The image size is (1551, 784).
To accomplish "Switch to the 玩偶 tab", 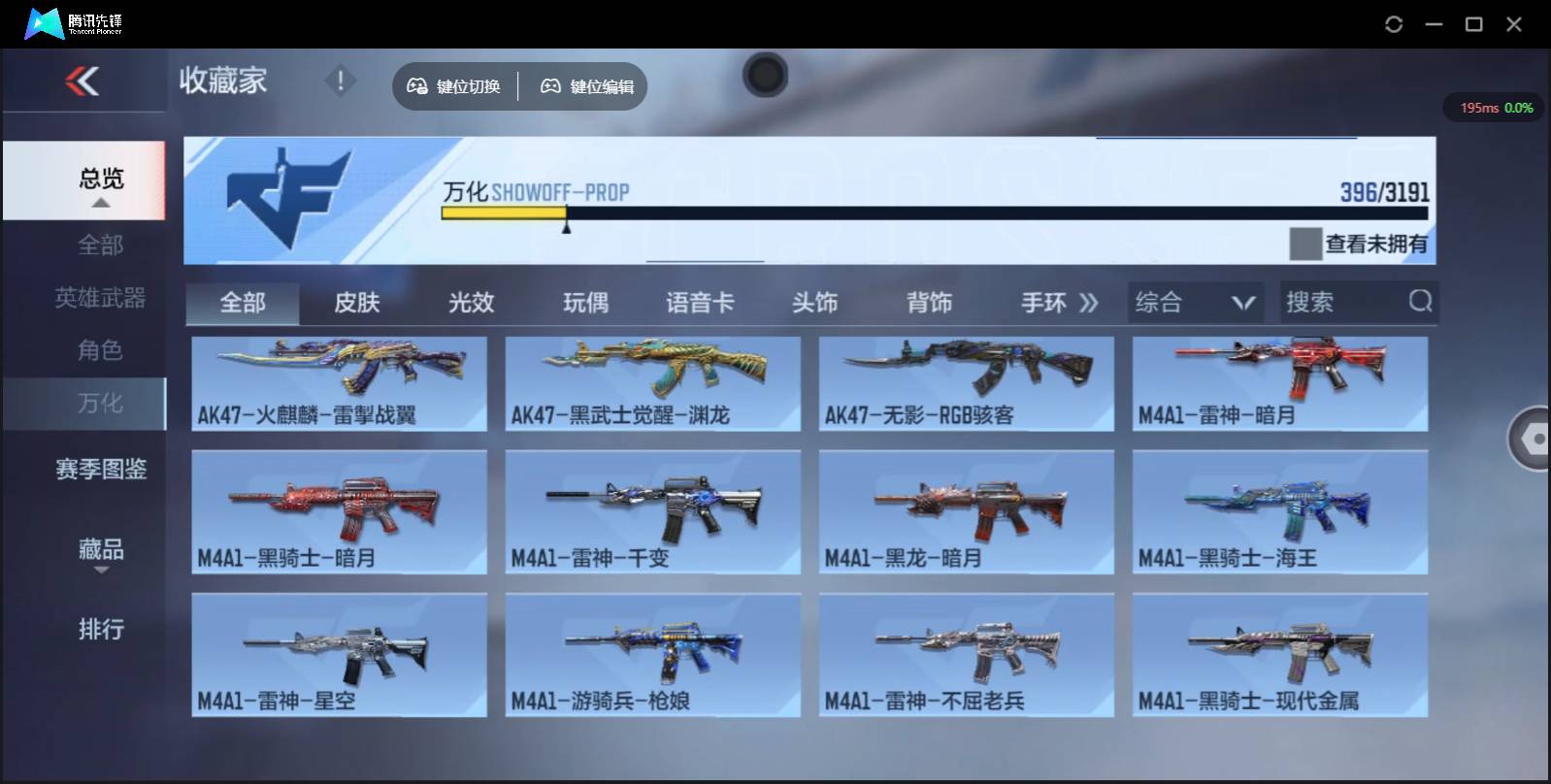I will click(x=586, y=302).
